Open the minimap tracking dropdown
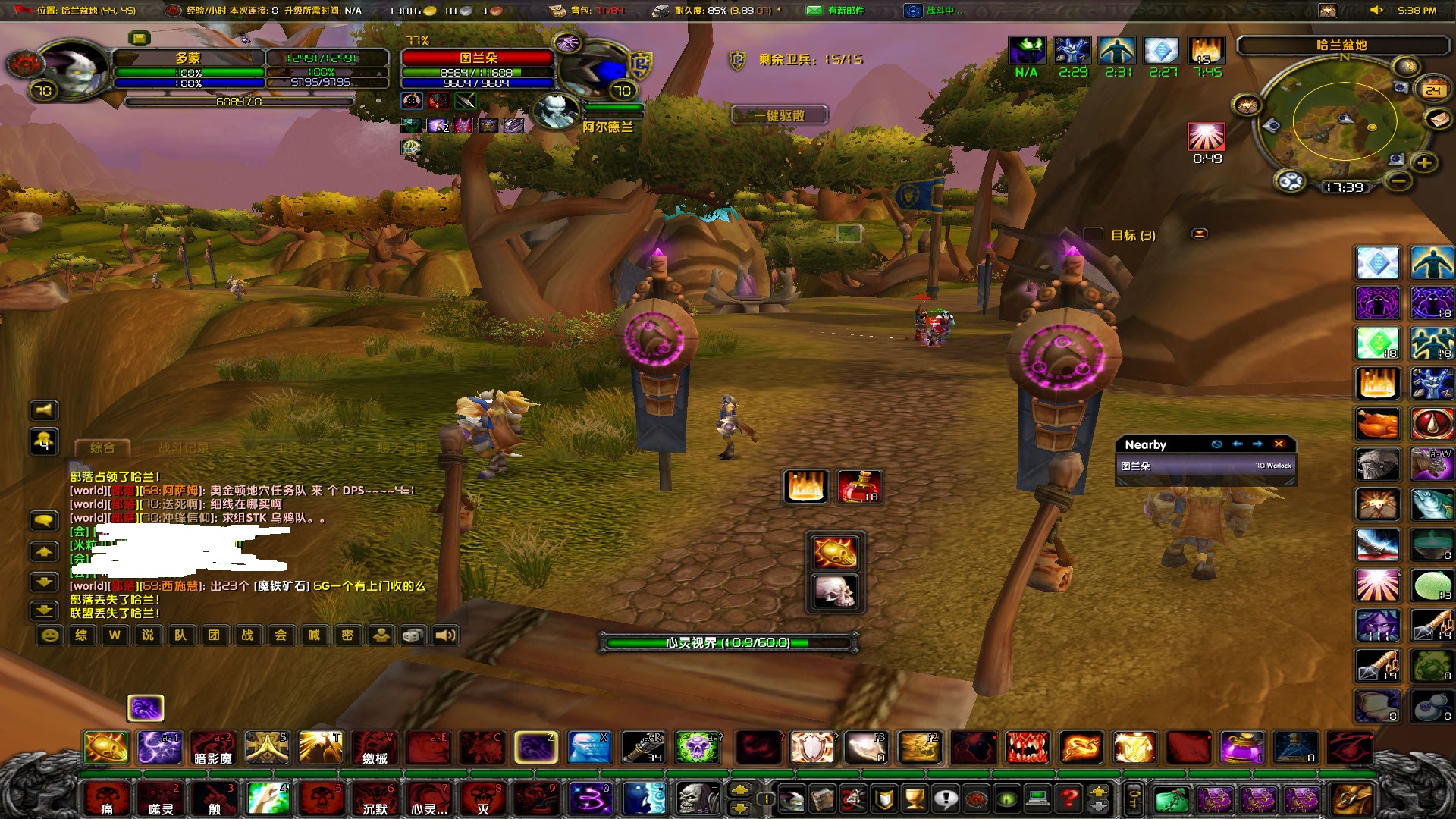Screen dimensions: 1456x819 pyautogui.click(x=1406, y=67)
